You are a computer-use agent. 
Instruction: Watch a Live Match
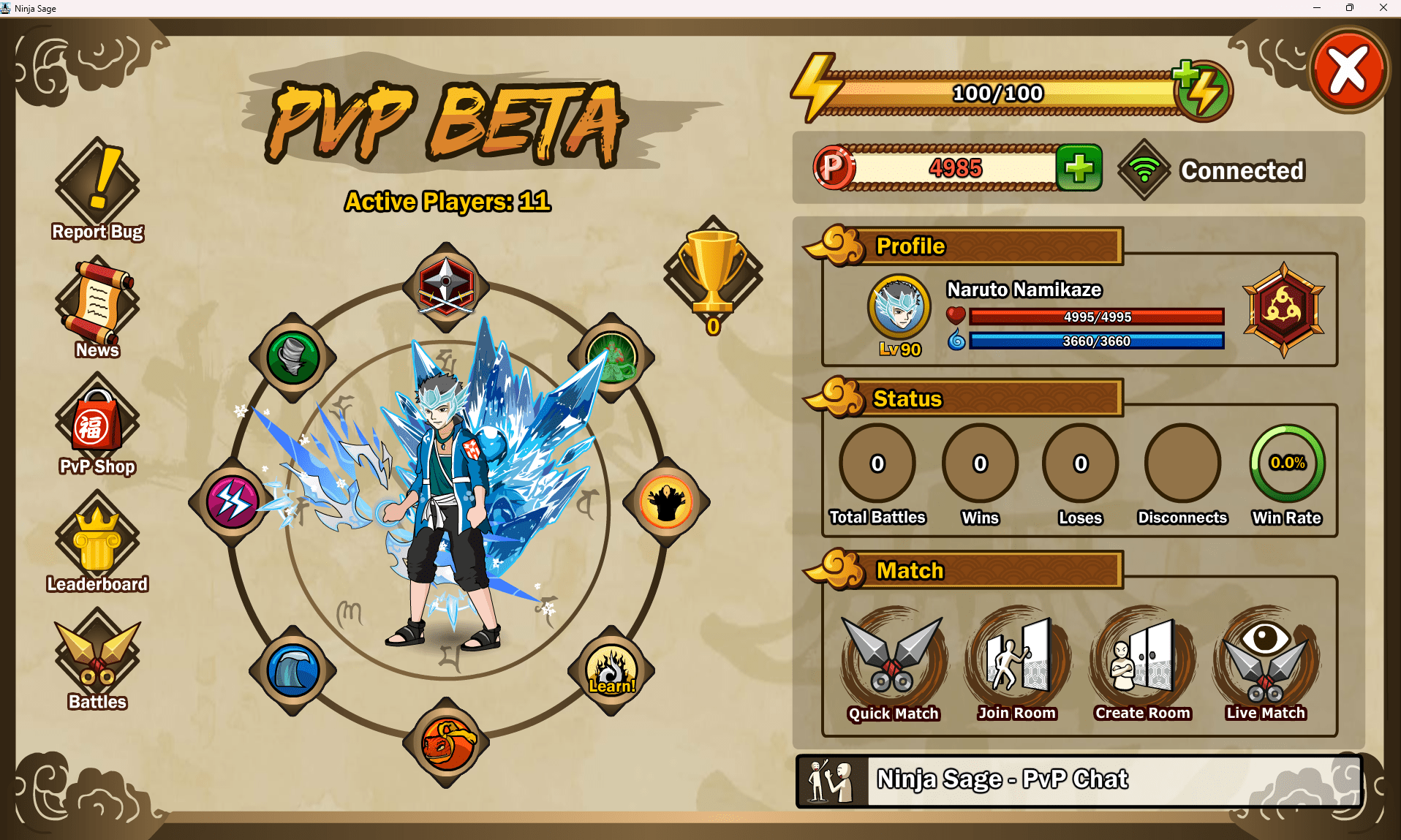point(1266,663)
